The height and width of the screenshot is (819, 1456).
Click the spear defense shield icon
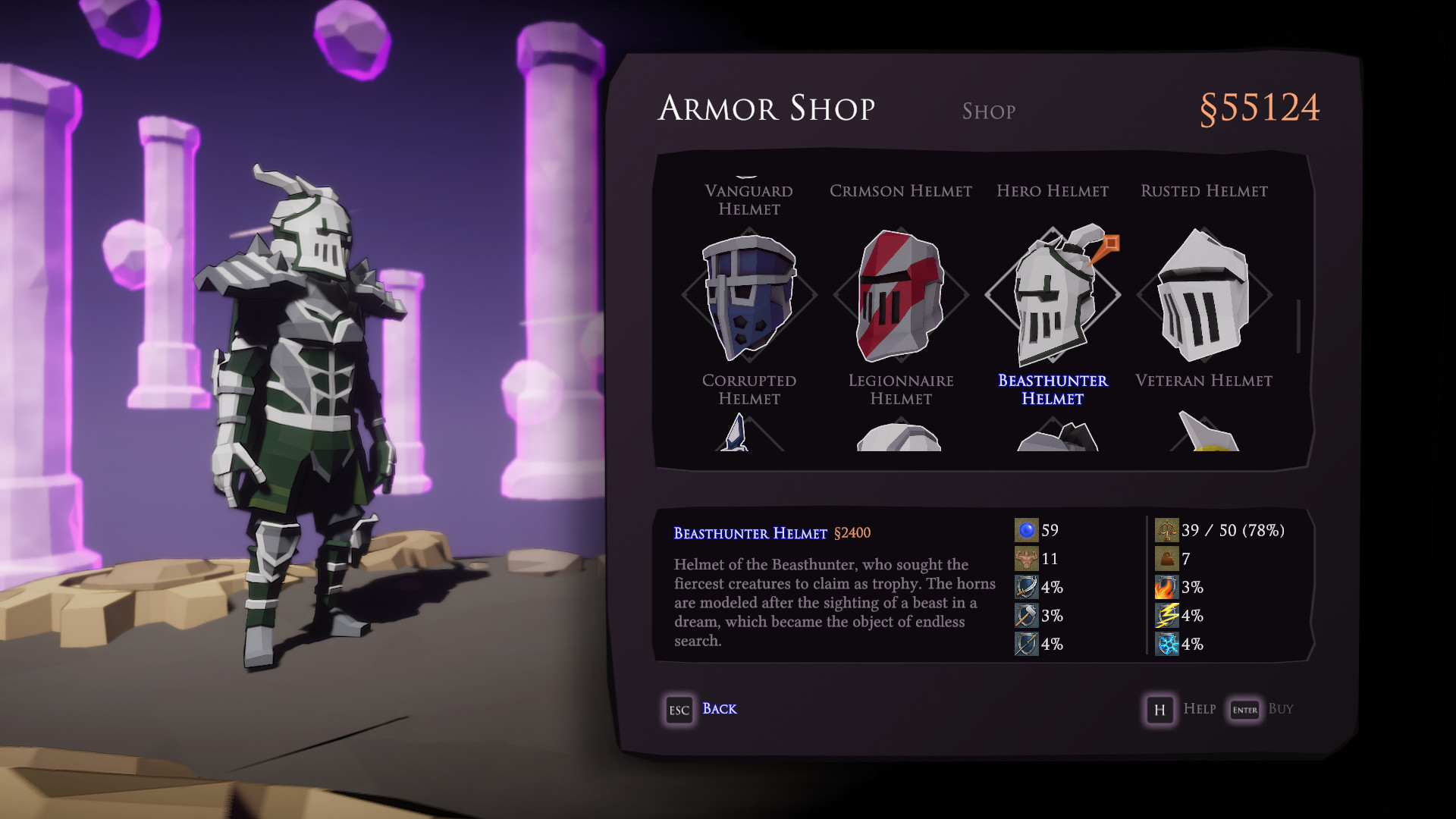pos(1028,645)
